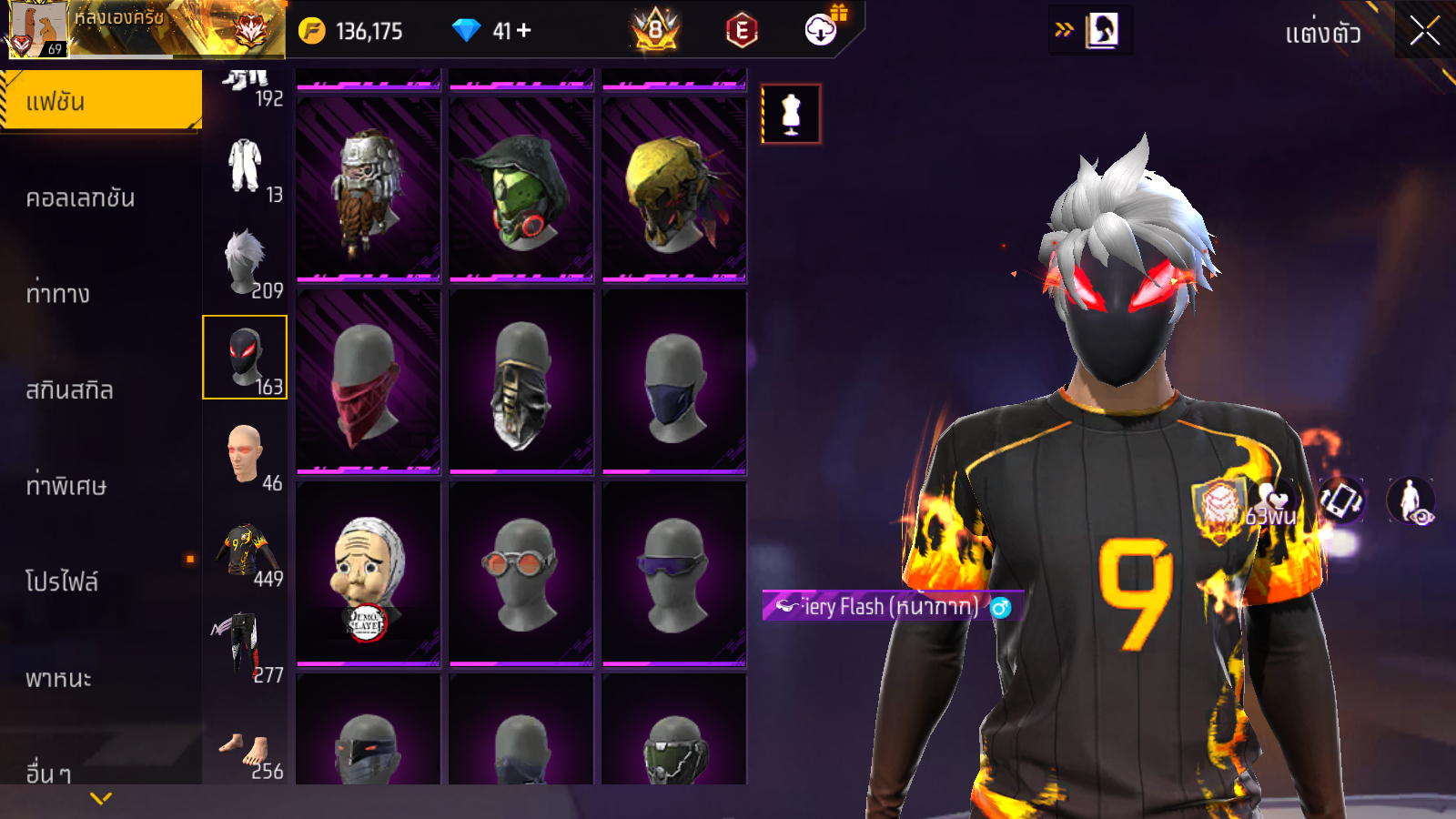The height and width of the screenshot is (819, 1456).
Task: Open the แฟชั่น (Fashion) tab
Action: 101,101
